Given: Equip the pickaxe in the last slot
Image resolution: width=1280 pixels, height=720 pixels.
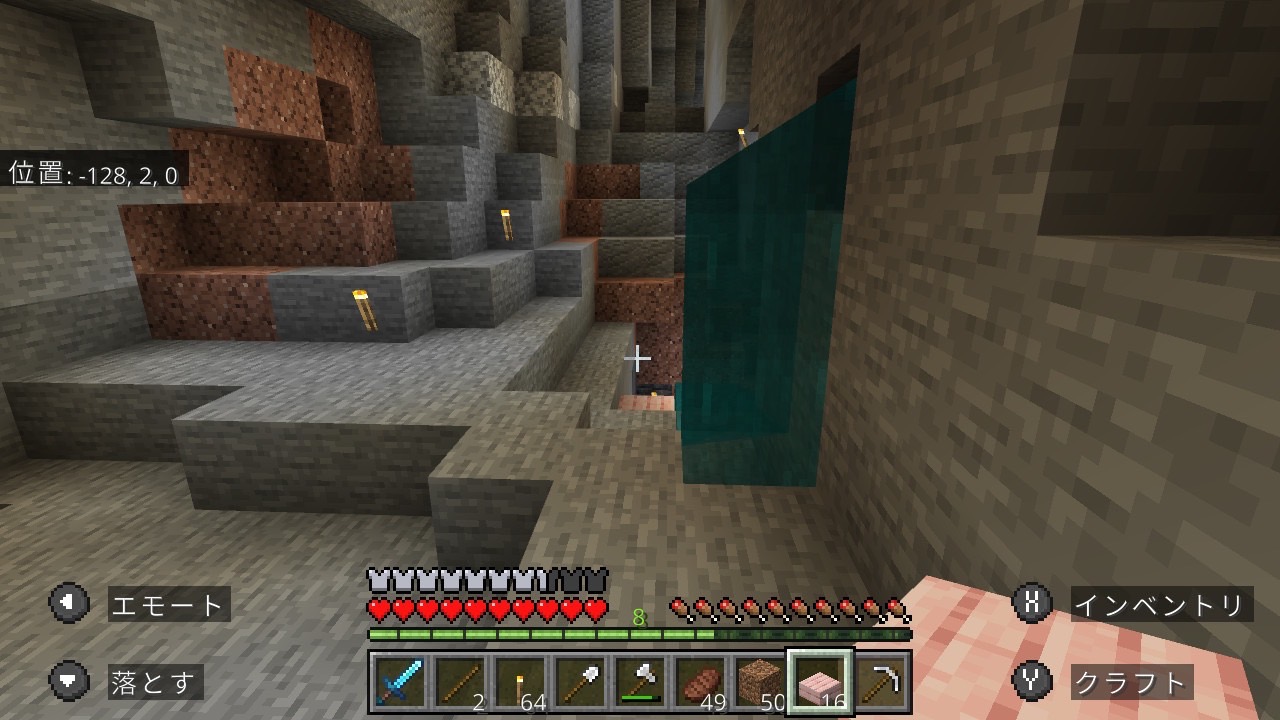Looking at the screenshot, I should (x=881, y=682).
